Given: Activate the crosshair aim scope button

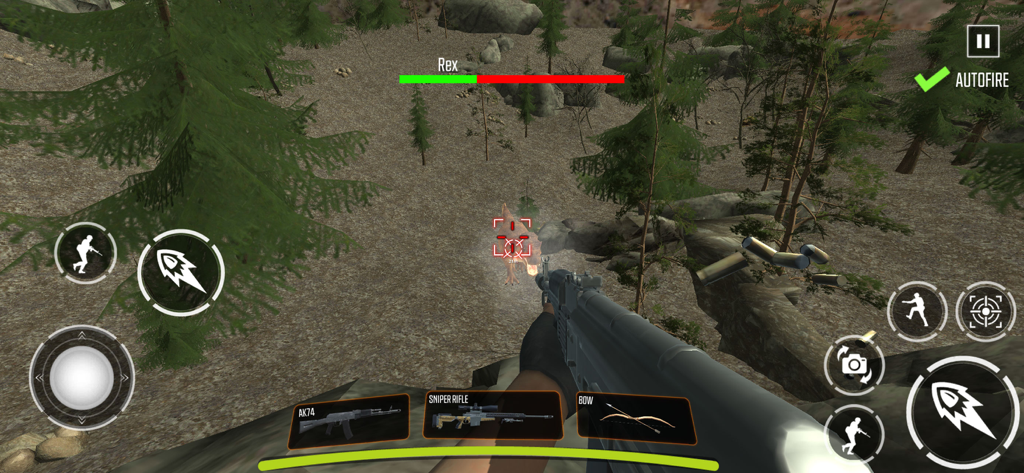Looking at the screenshot, I should (x=985, y=311).
